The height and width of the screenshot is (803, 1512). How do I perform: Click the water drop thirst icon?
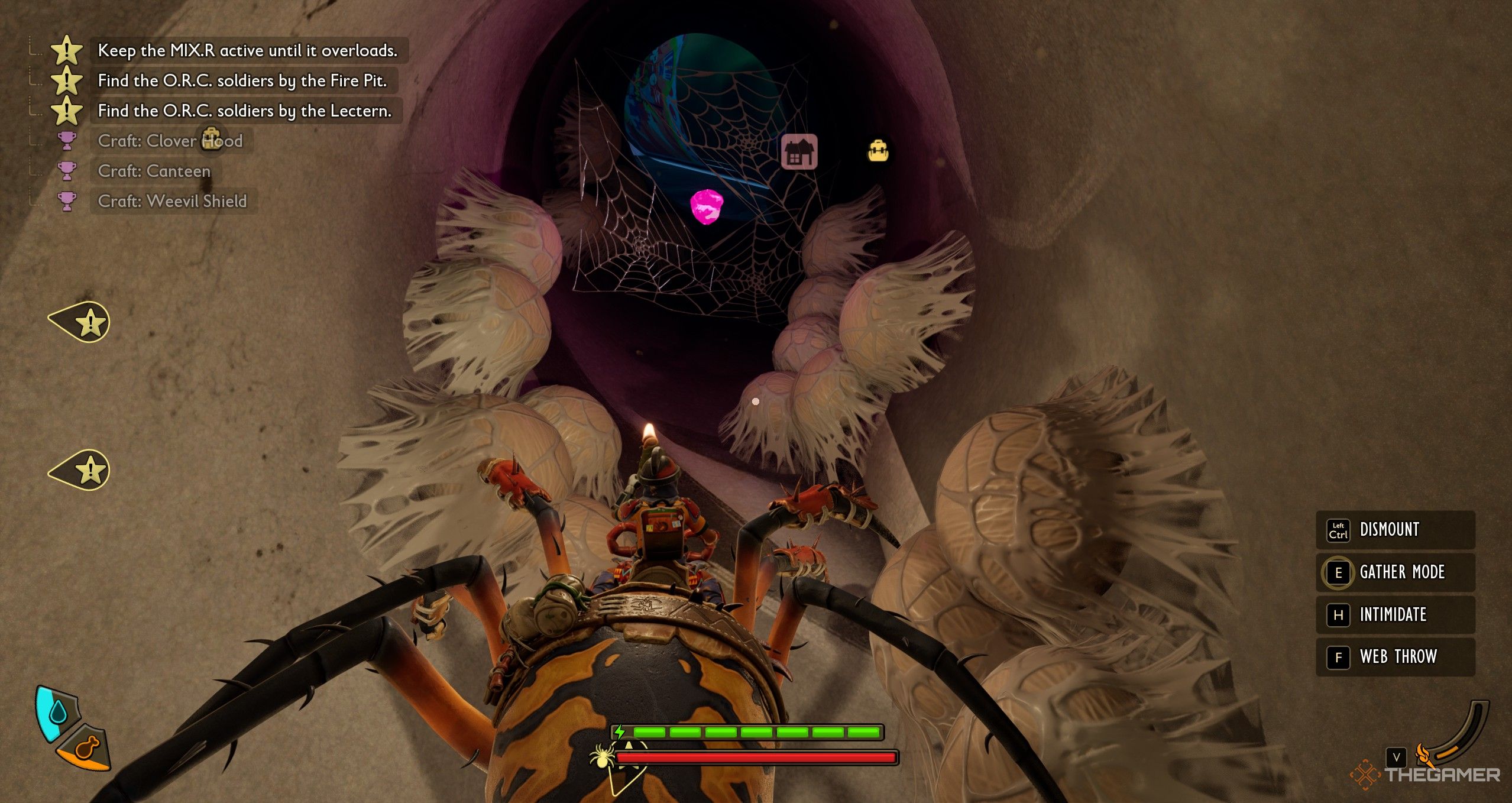57,713
